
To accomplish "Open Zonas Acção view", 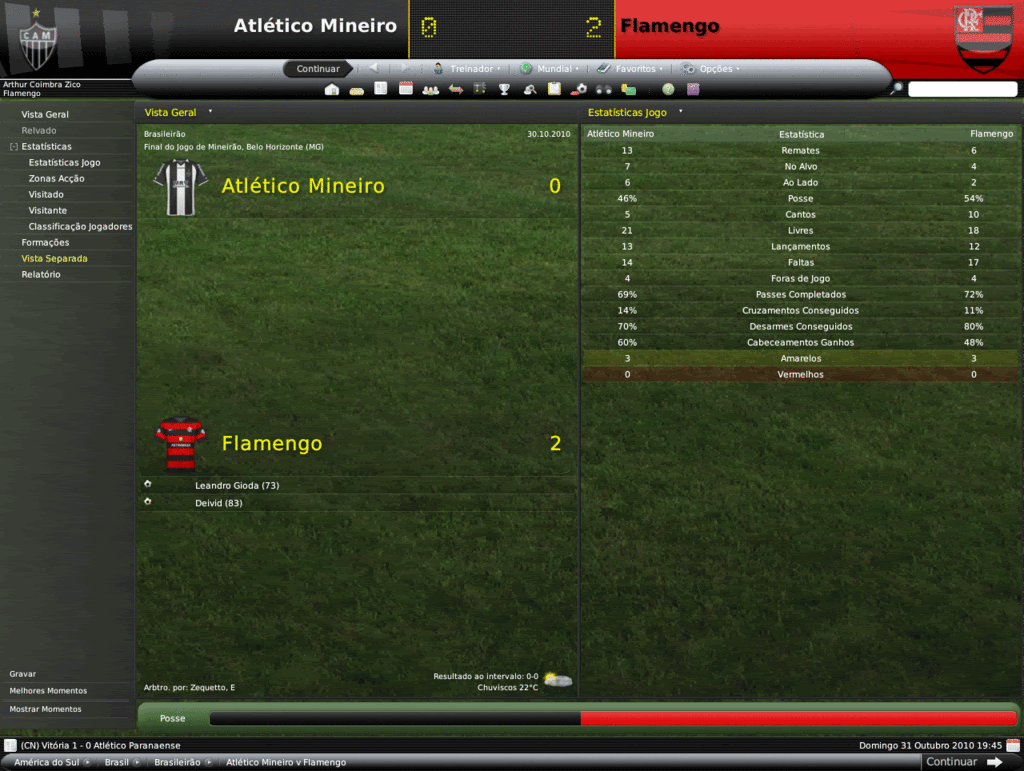I will coord(56,179).
